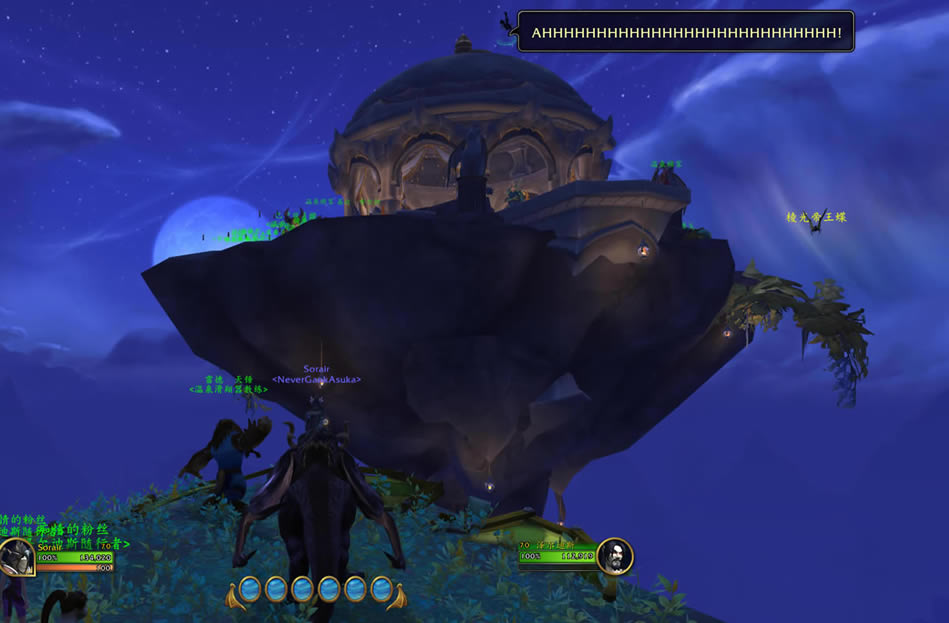Click Sorair's player portrait frame
The height and width of the screenshot is (623, 949).
coord(17,558)
